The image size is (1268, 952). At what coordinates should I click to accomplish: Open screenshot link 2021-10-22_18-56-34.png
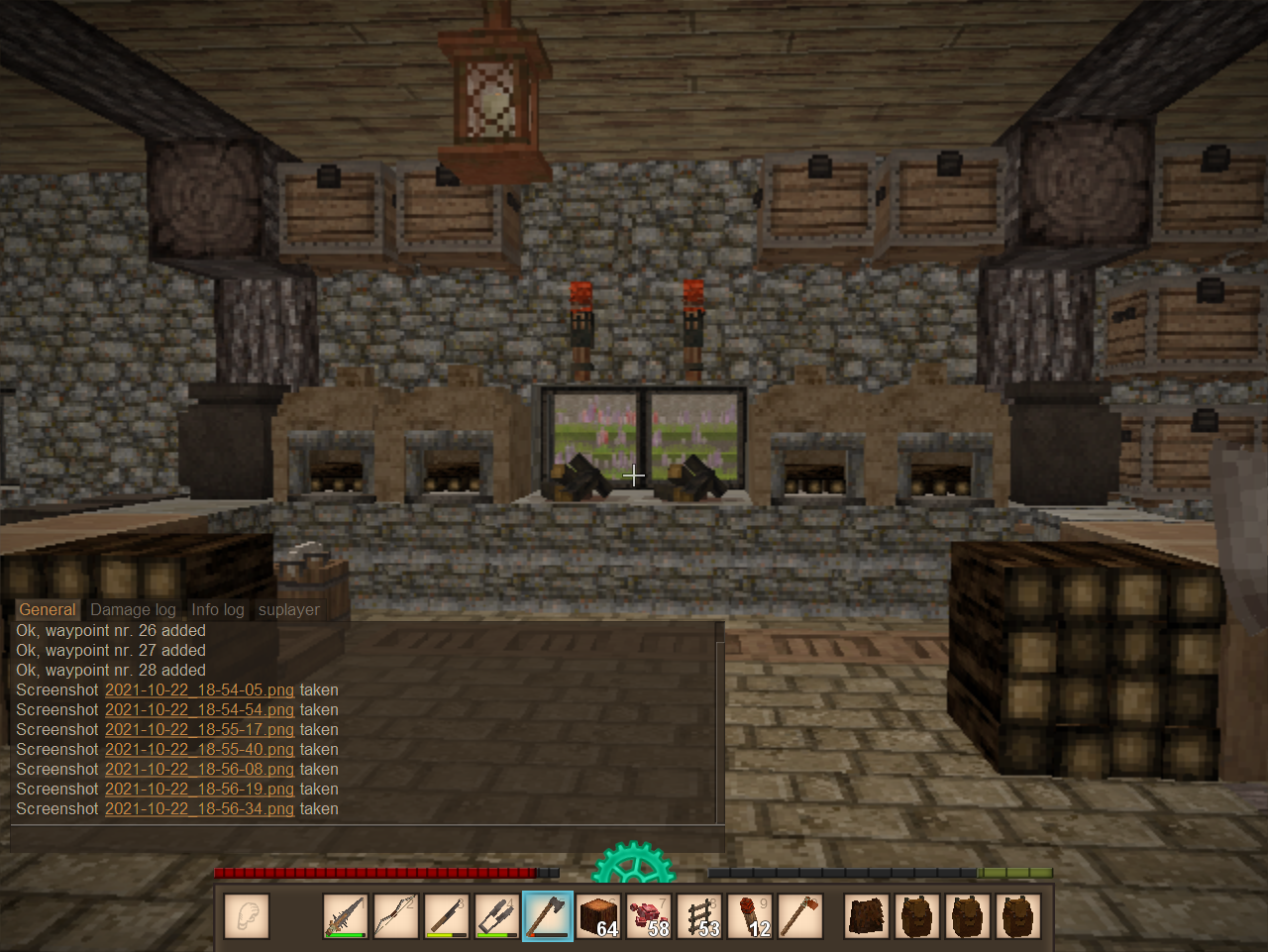(199, 809)
